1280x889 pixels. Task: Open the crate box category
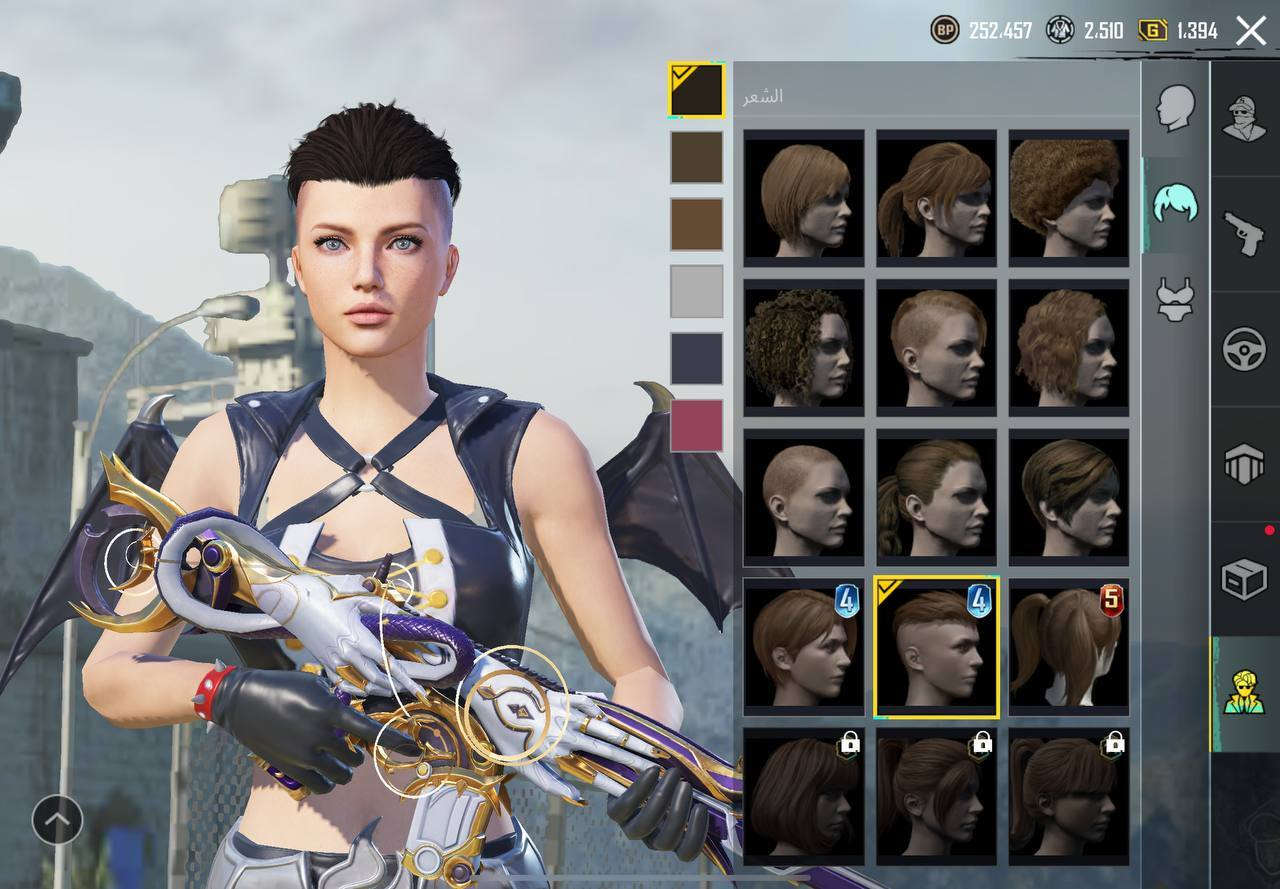(1245, 579)
